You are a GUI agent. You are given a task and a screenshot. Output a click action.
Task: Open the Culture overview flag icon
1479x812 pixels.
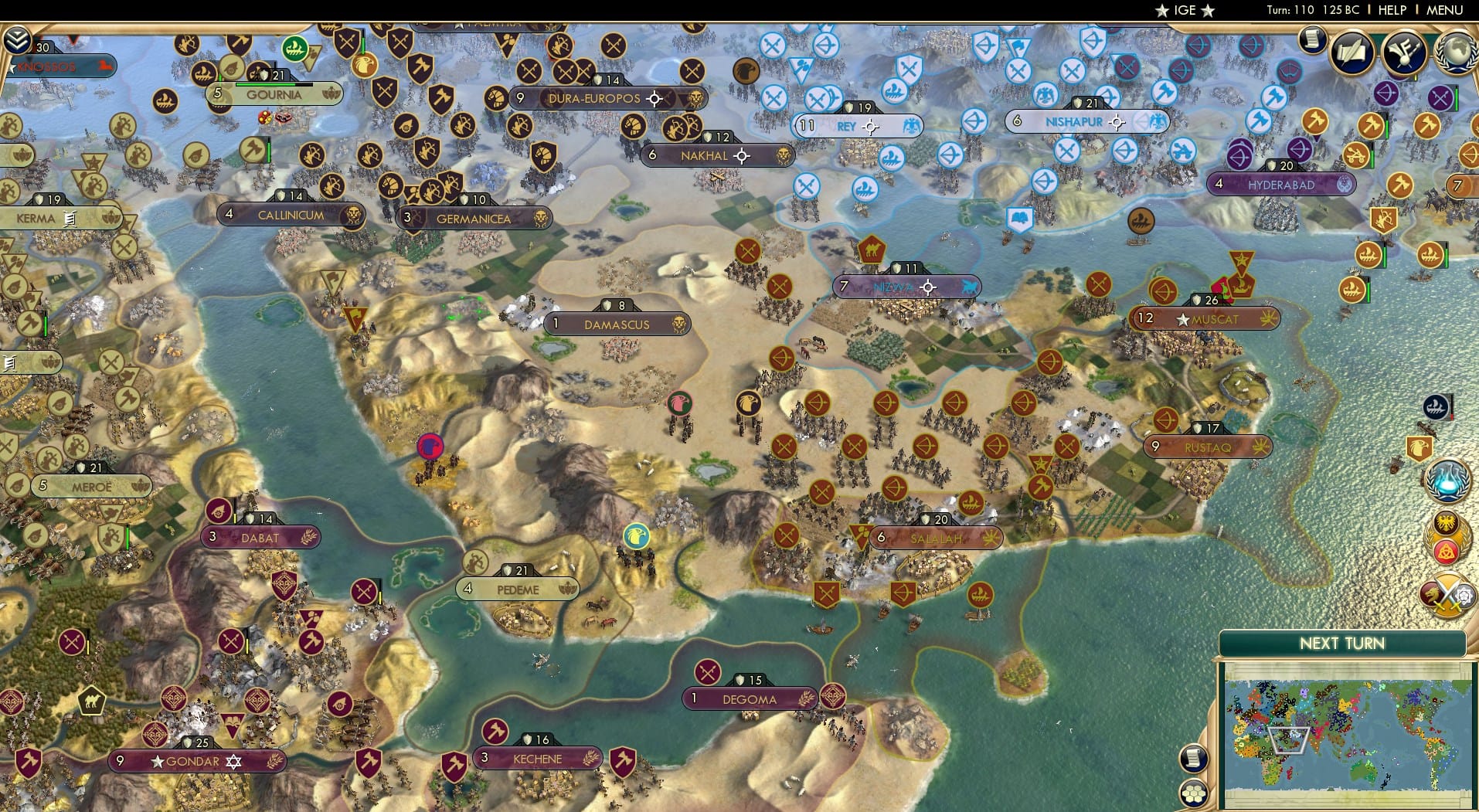point(1403,54)
